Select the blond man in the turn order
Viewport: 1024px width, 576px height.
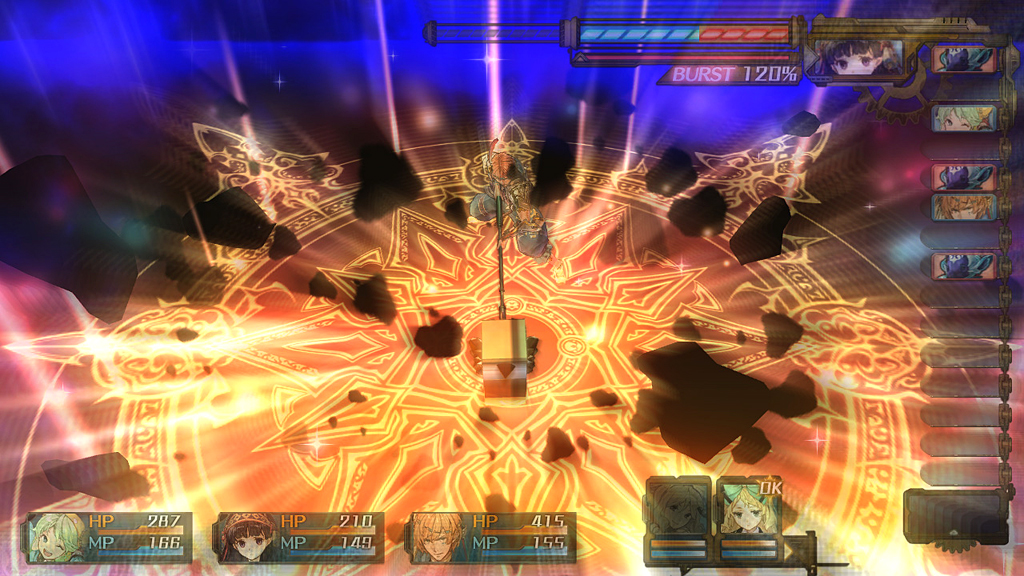pos(964,207)
